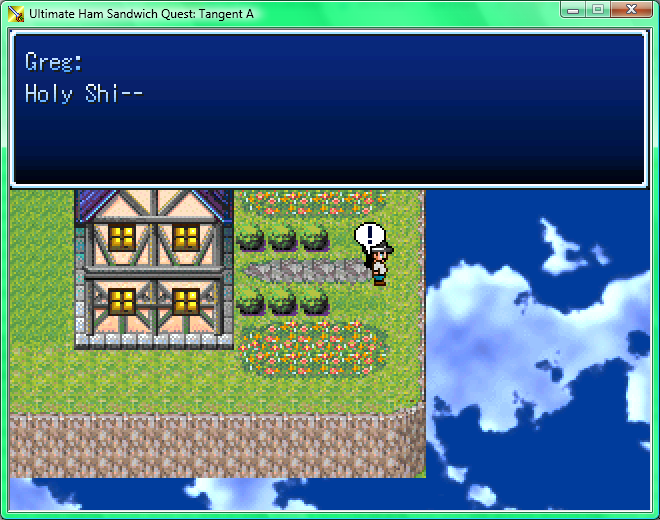
Task: Advance Greg's dialogue message box
Action: tap(329, 110)
